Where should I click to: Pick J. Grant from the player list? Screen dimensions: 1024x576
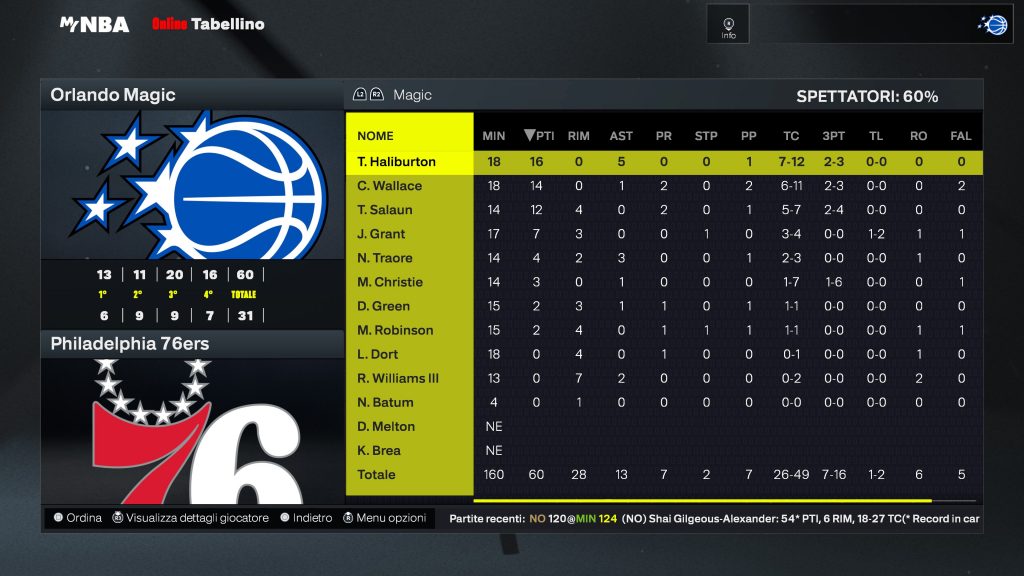pyautogui.click(x=382, y=234)
